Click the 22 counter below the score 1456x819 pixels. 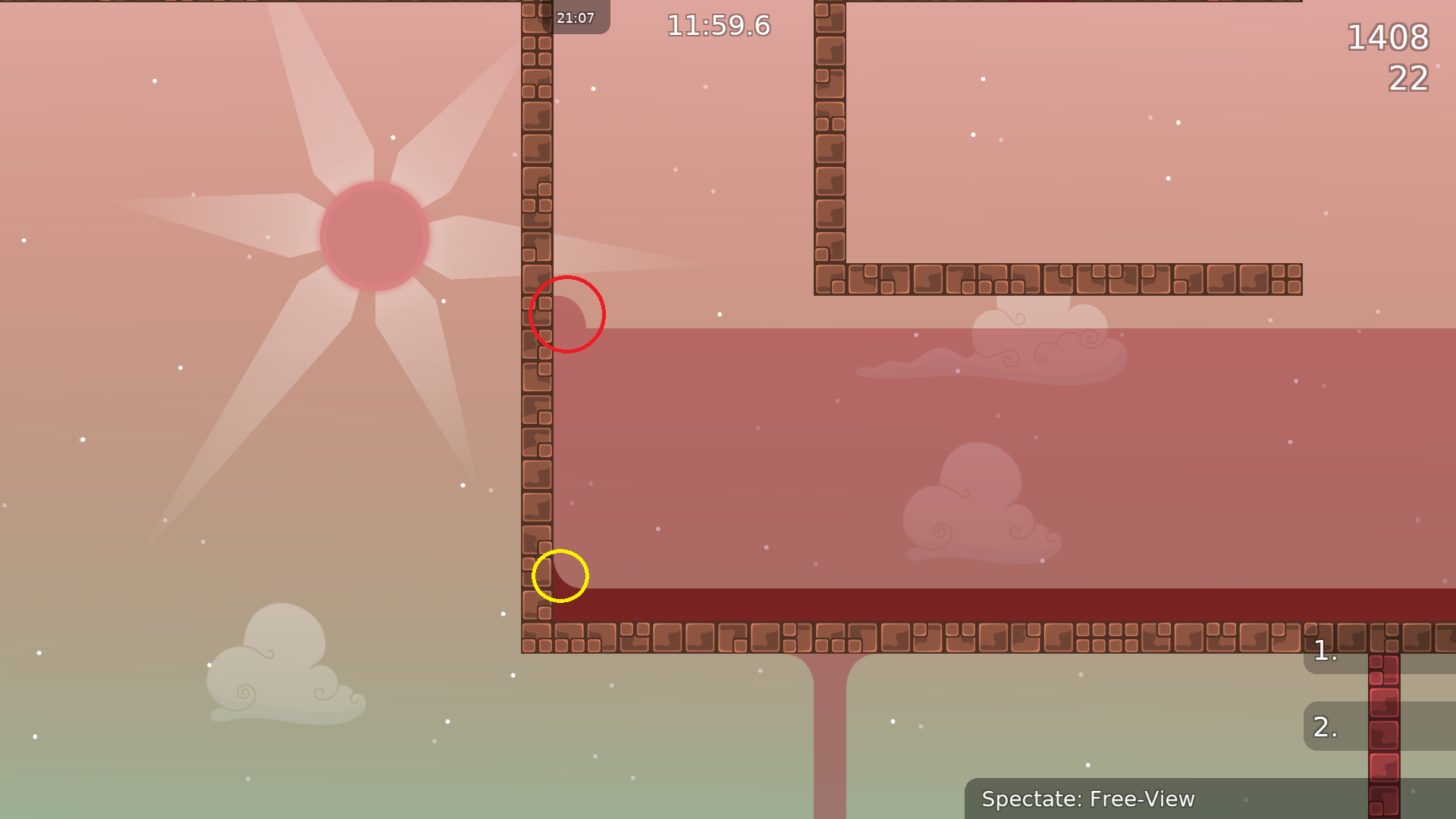[1409, 79]
